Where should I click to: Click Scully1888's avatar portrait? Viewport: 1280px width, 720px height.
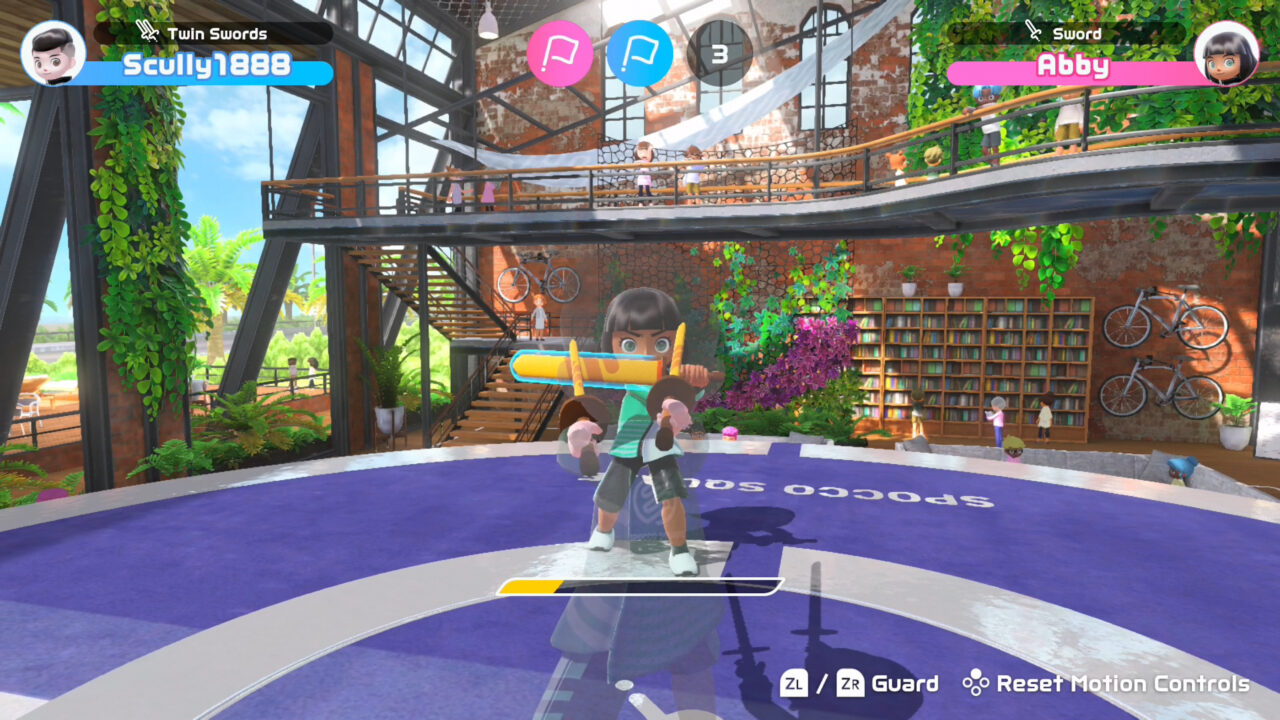point(55,55)
